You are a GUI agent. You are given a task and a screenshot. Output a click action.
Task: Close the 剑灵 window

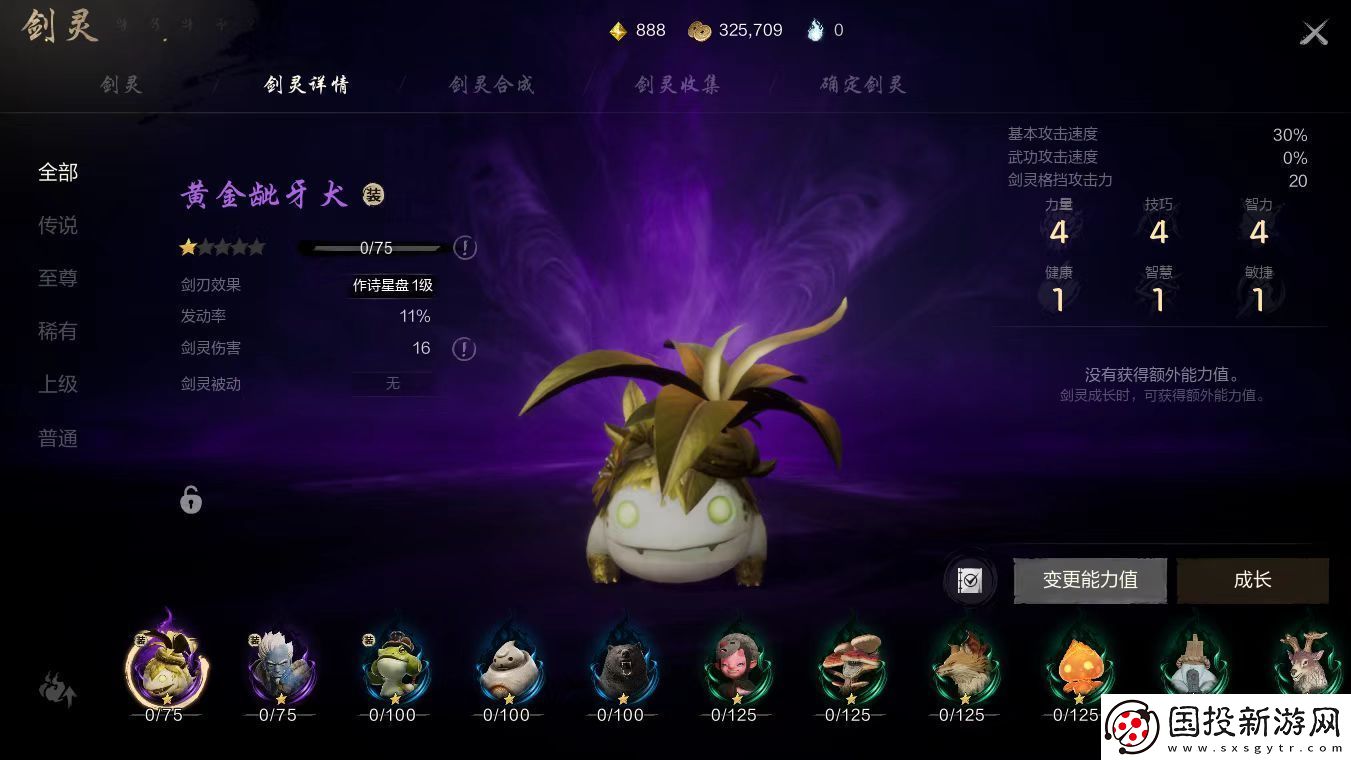(x=1313, y=33)
